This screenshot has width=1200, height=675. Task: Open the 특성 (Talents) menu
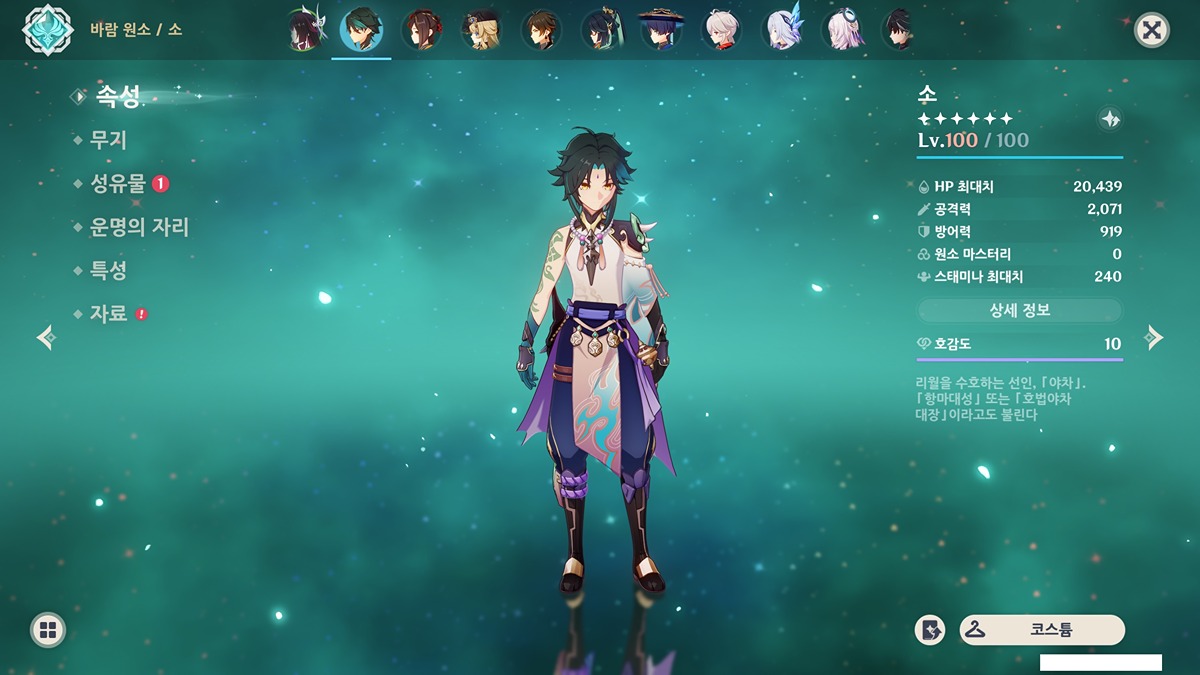[x=108, y=271]
